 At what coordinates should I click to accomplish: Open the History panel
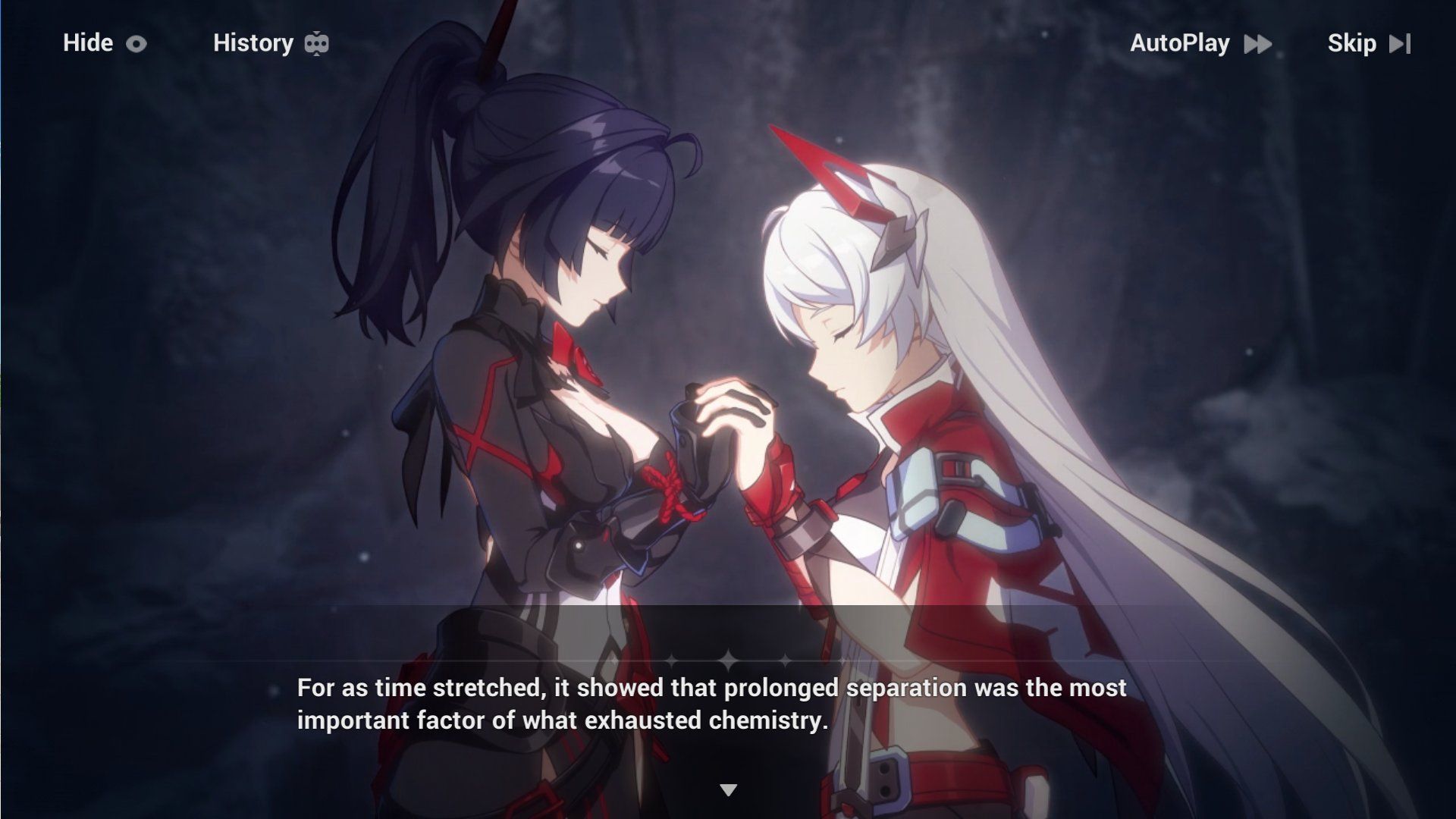point(253,43)
